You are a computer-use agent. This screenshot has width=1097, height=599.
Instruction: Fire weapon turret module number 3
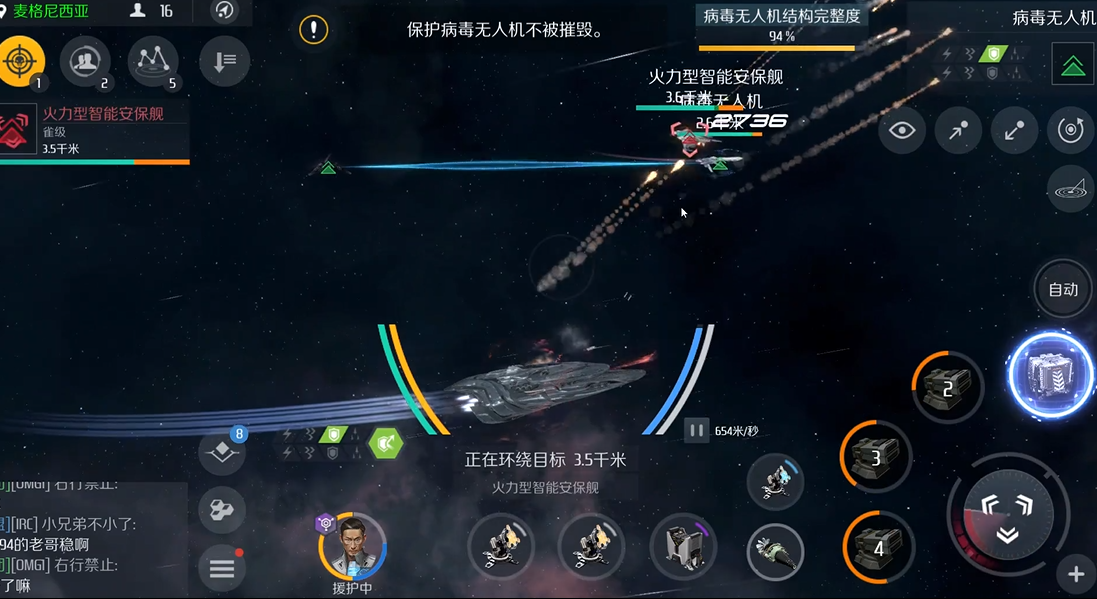point(876,457)
